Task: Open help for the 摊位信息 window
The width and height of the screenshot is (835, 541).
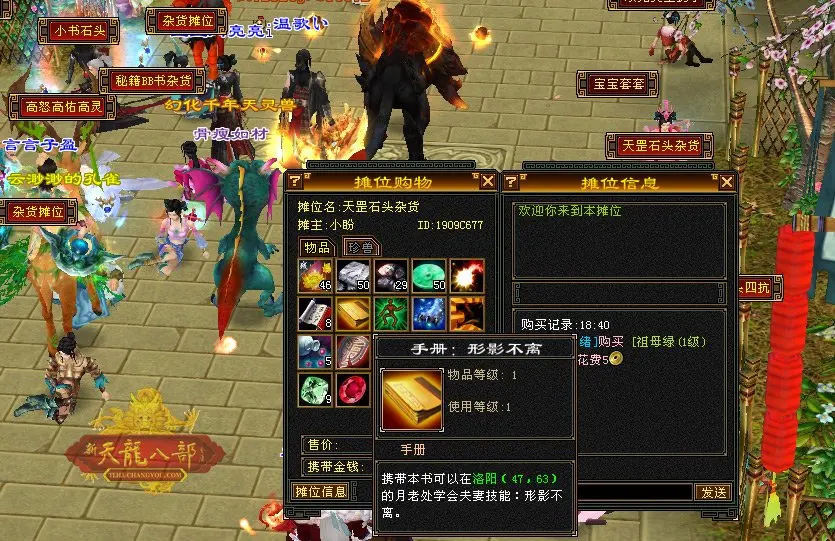Action: pos(510,182)
